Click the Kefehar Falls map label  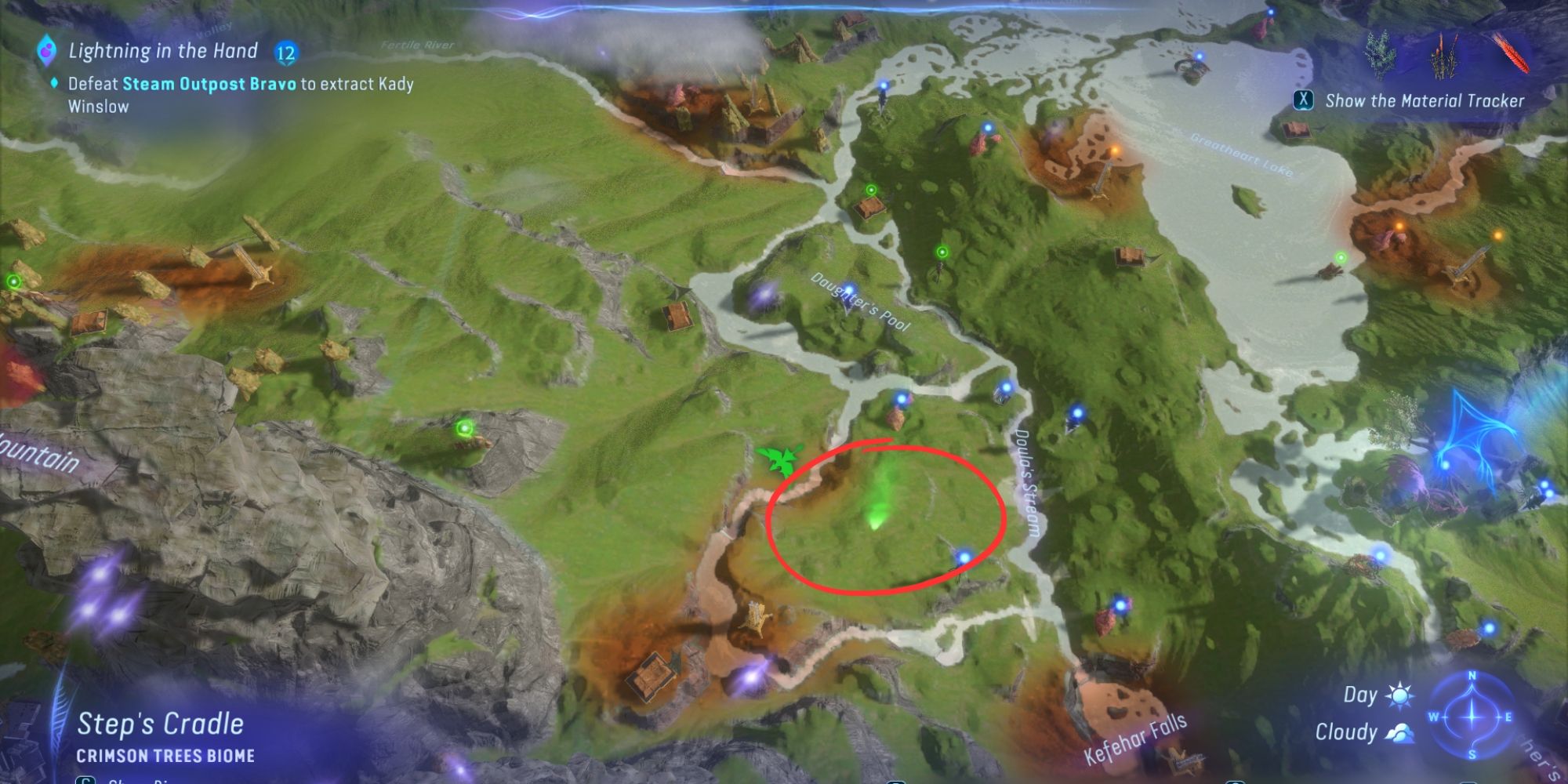click(1136, 741)
